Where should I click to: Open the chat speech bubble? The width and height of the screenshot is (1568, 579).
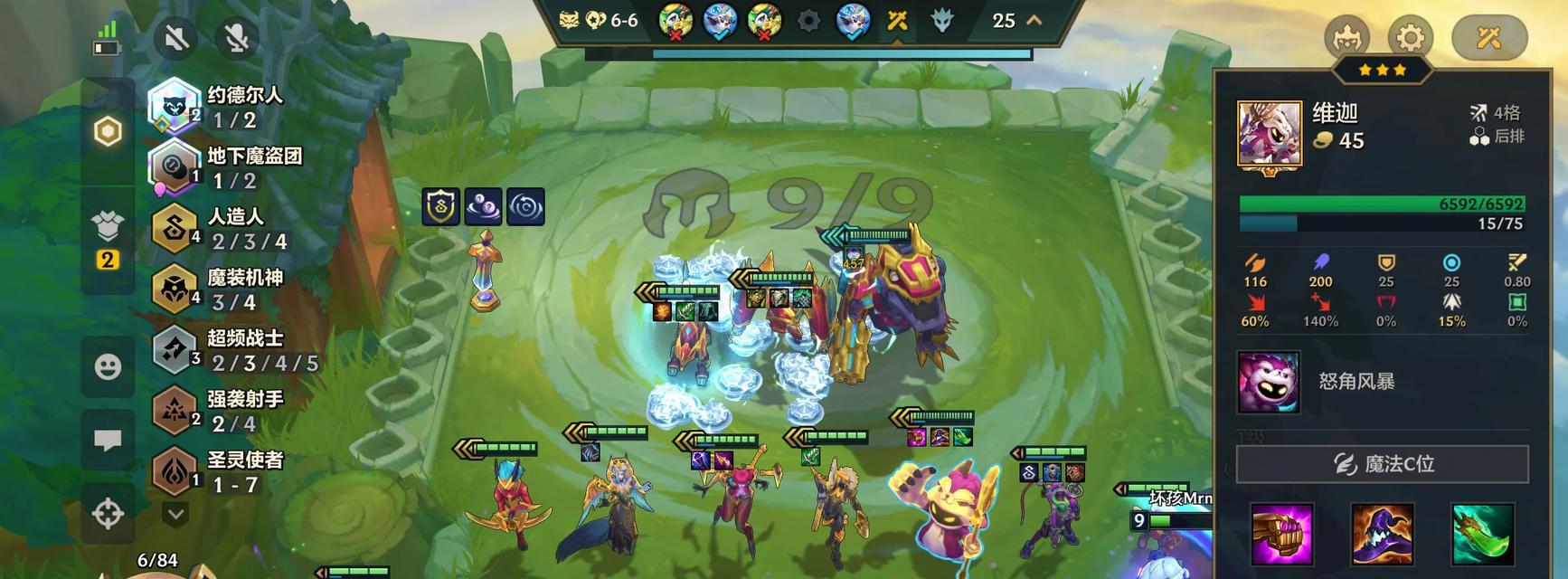[108, 441]
